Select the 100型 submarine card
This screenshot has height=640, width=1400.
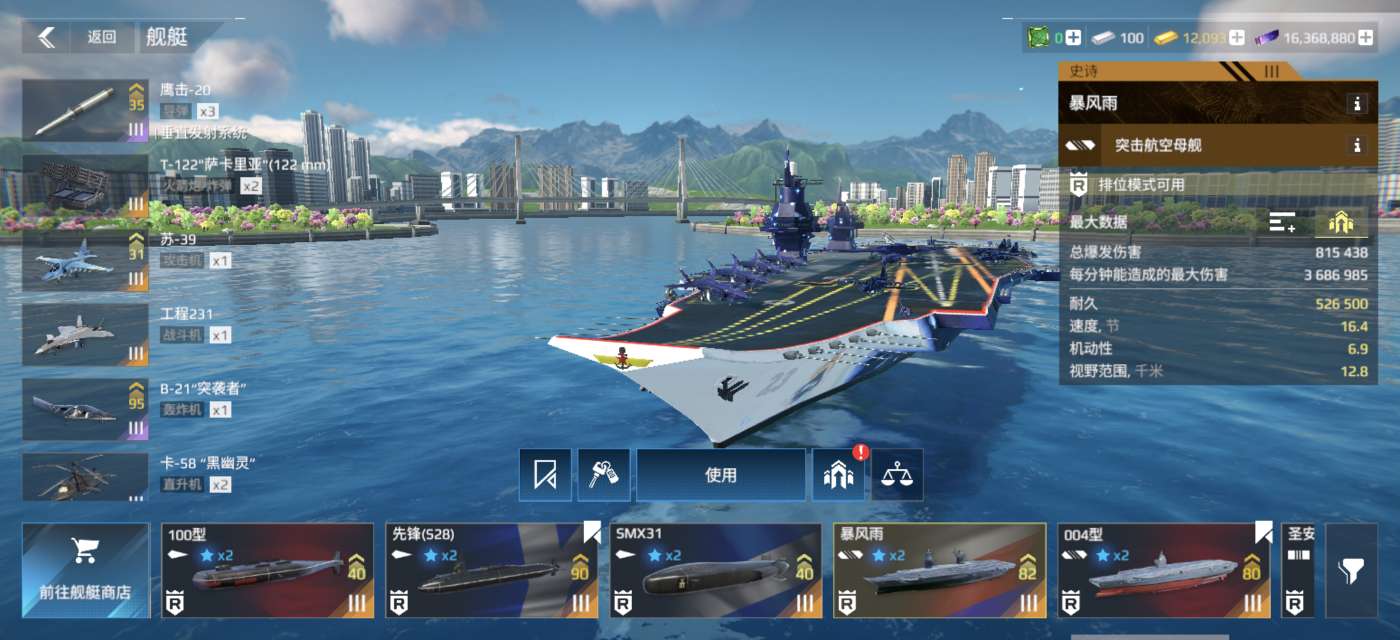tap(267, 570)
